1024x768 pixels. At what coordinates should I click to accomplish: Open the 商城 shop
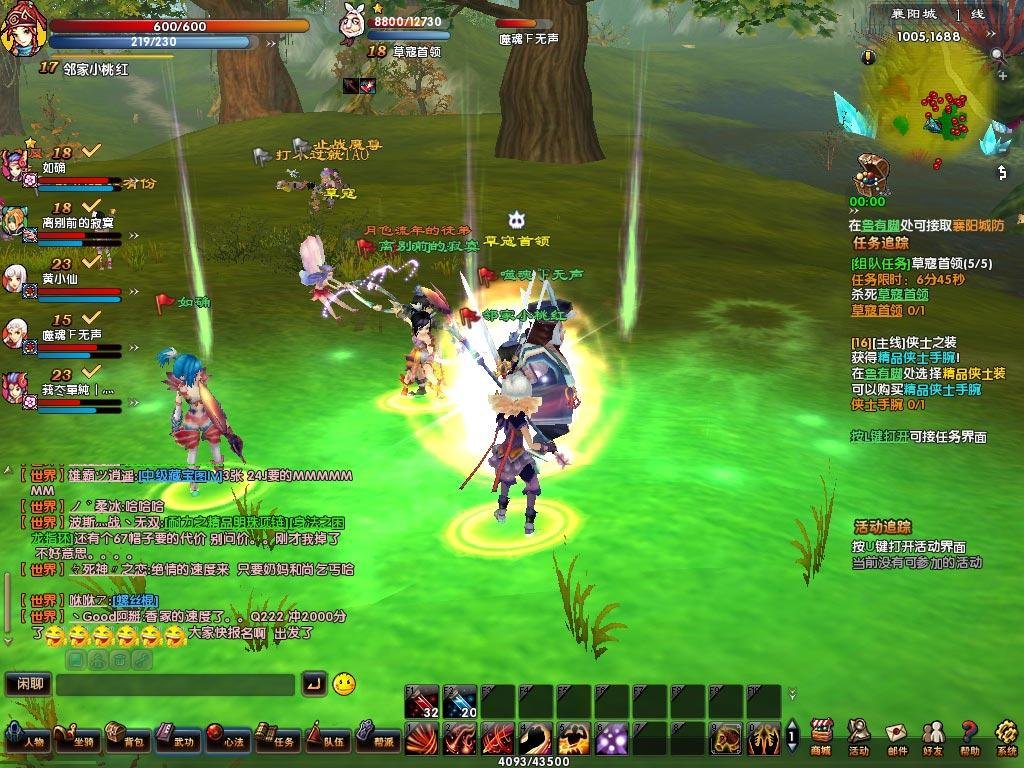click(x=821, y=737)
